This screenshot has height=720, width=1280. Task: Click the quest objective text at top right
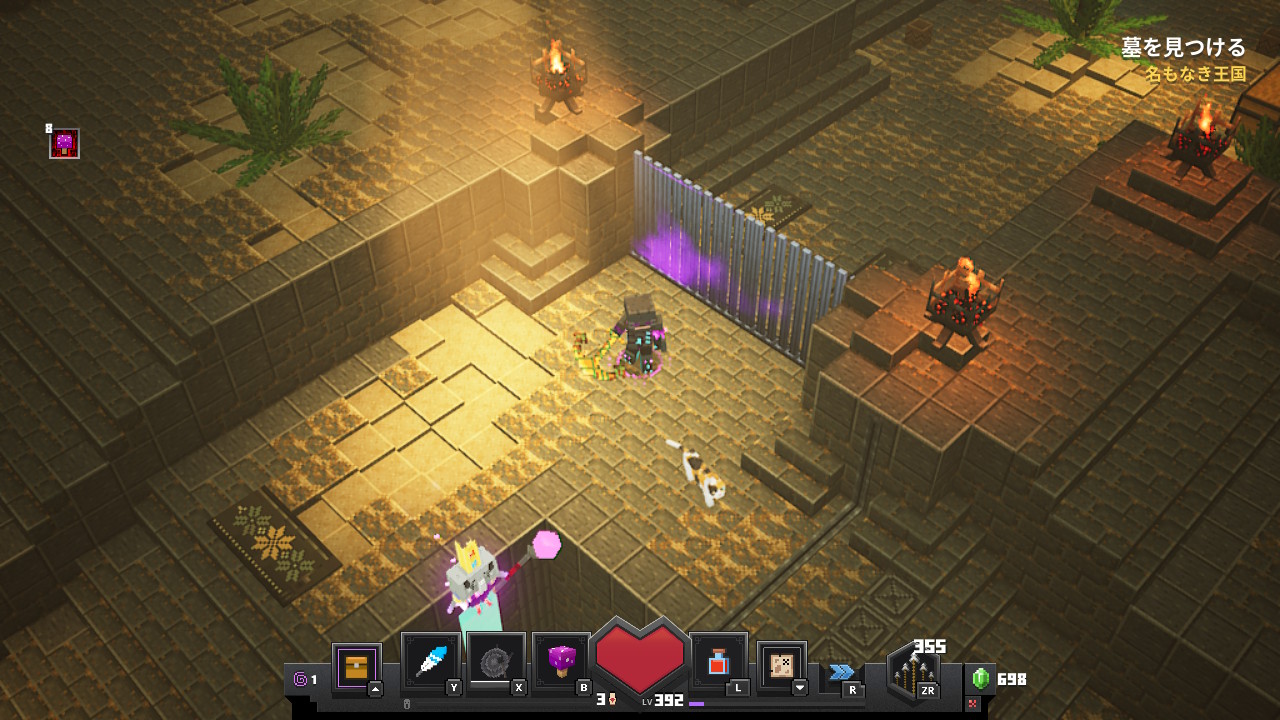coord(1183,47)
